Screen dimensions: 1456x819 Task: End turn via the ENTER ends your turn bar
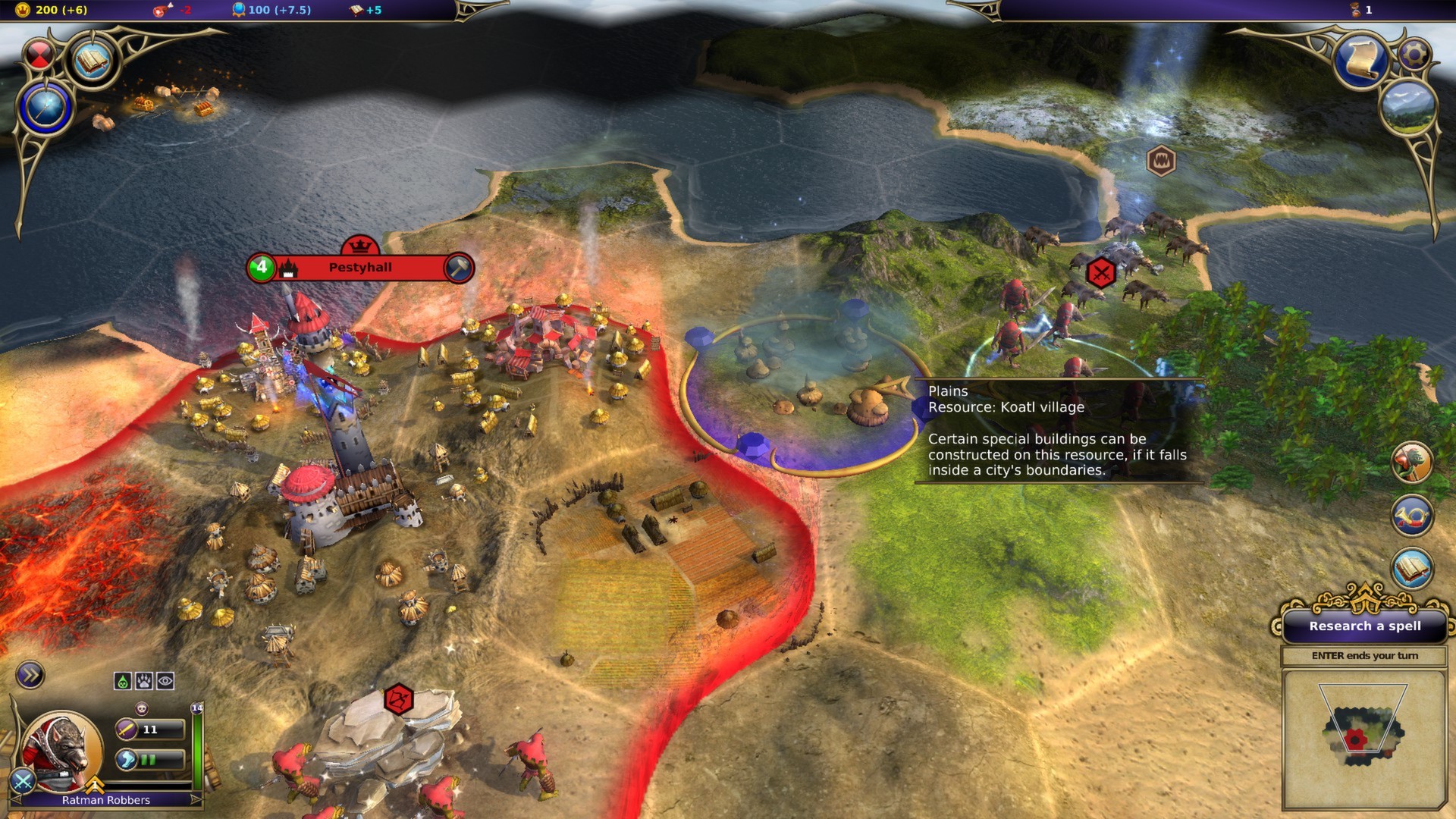pyautogui.click(x=1364, y=656)
